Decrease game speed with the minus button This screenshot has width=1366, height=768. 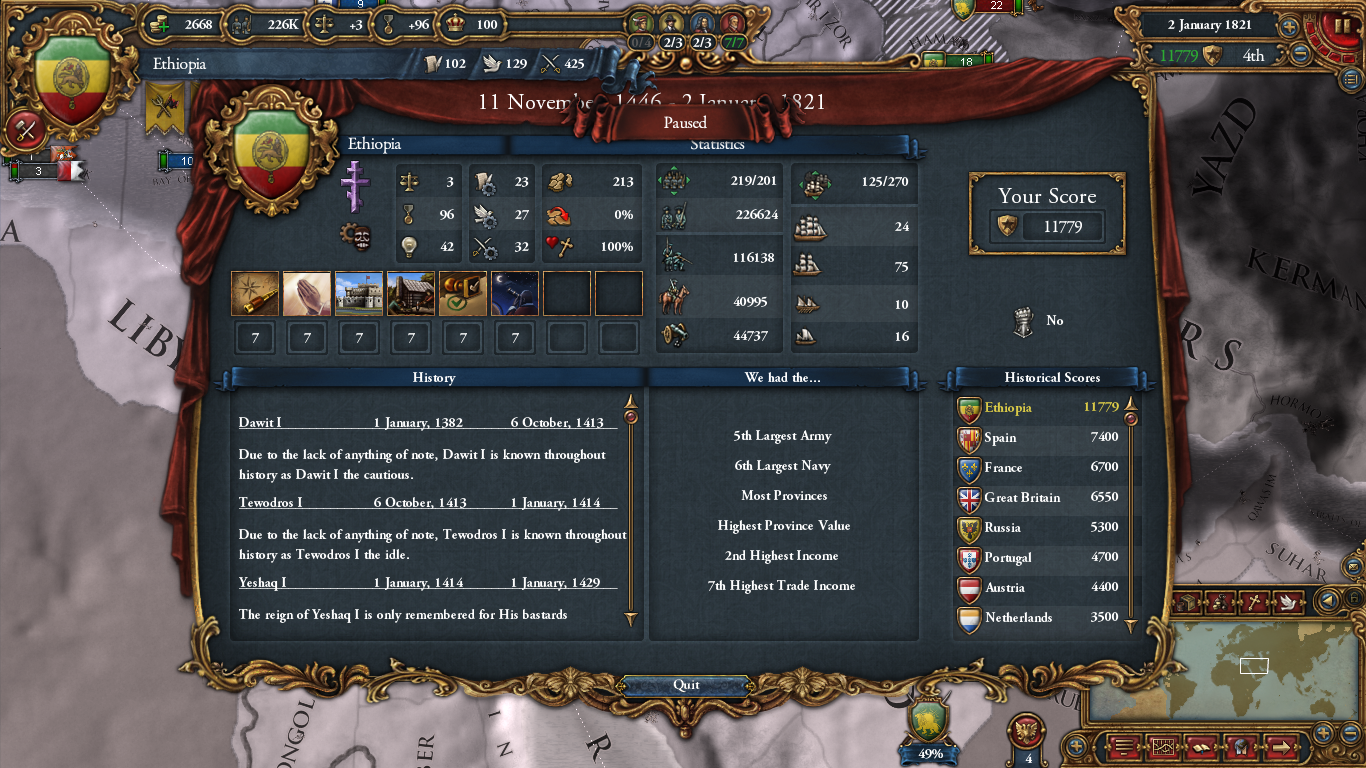click(x=1300, y=55)
